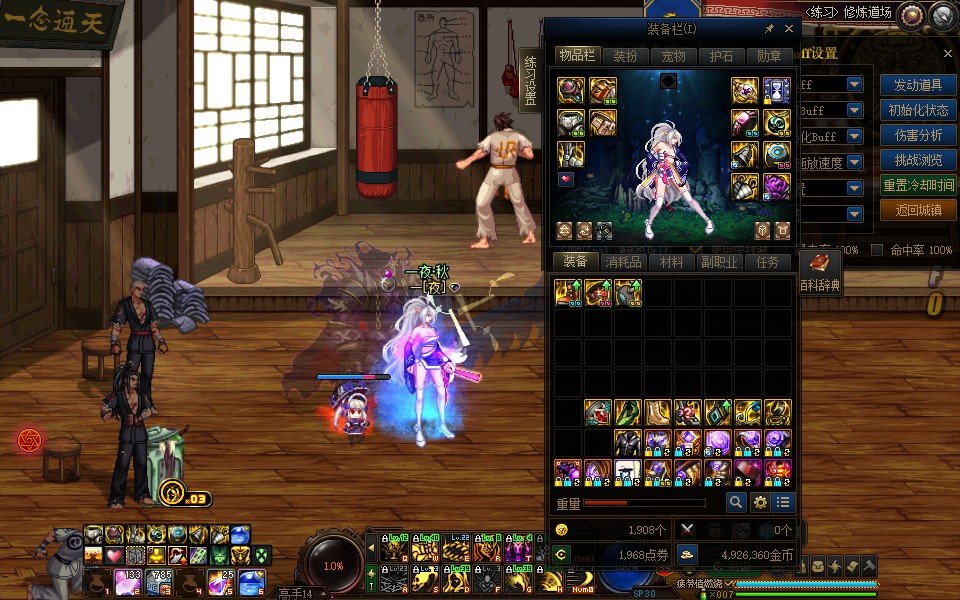Toggle the 命中率 checkbox
960x600 pixels.
pyautogui.click(x=877, y=249)
